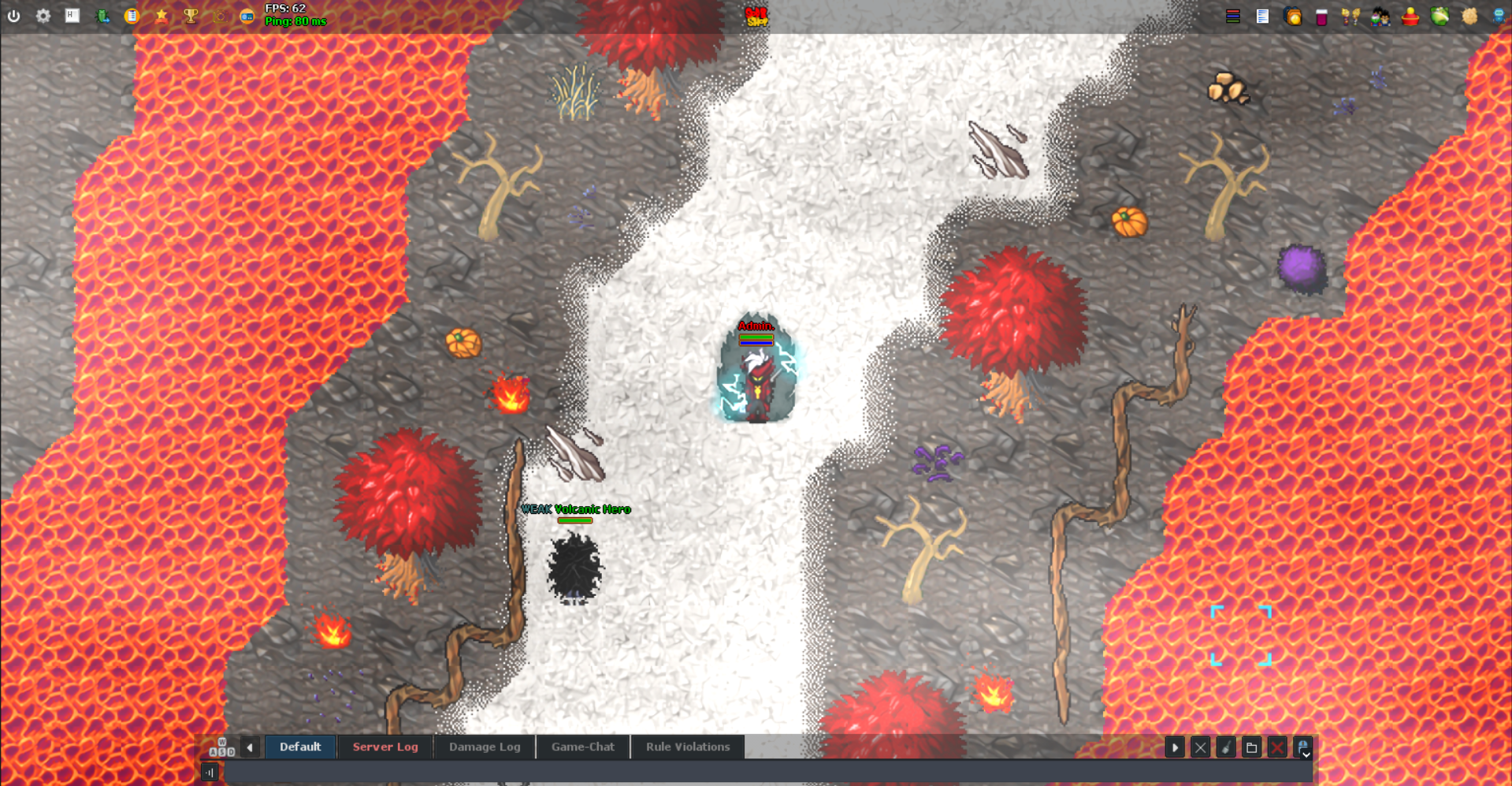
Task: Open the Damage Log tab
Action: [485, 747]
